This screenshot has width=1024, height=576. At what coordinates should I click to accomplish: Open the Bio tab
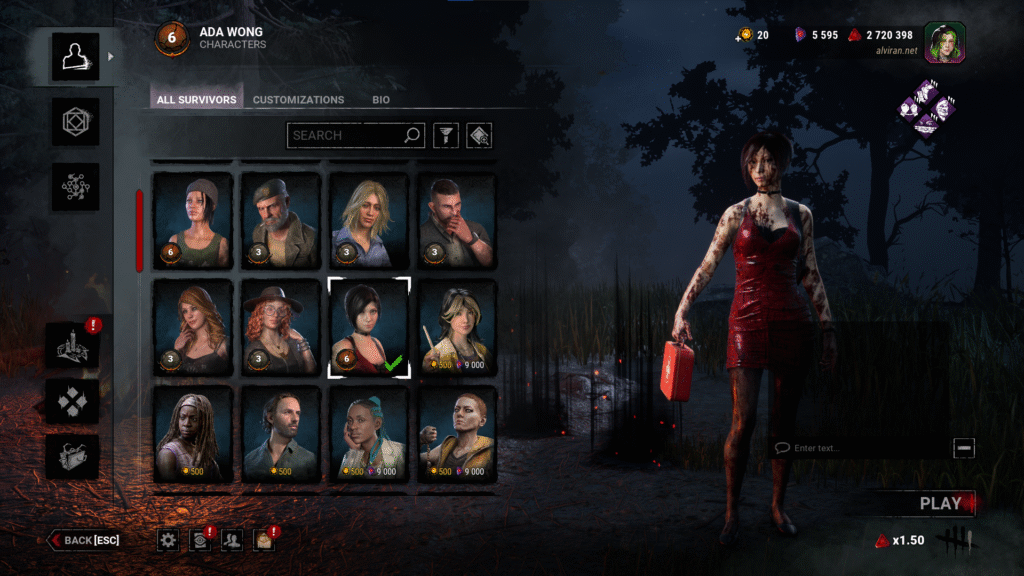(381, 100)
